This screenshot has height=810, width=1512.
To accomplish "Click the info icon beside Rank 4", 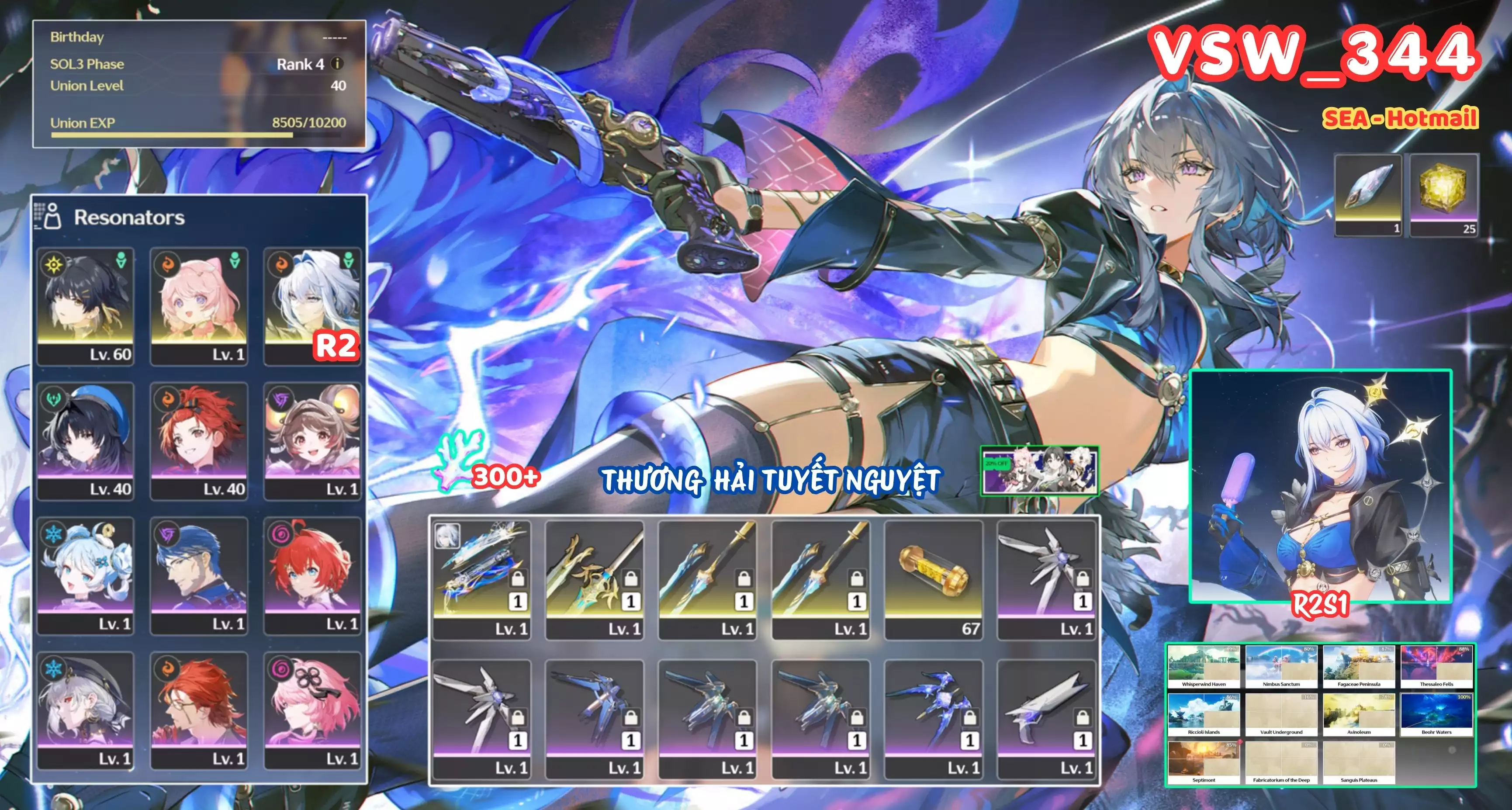I will coord(337,63).
